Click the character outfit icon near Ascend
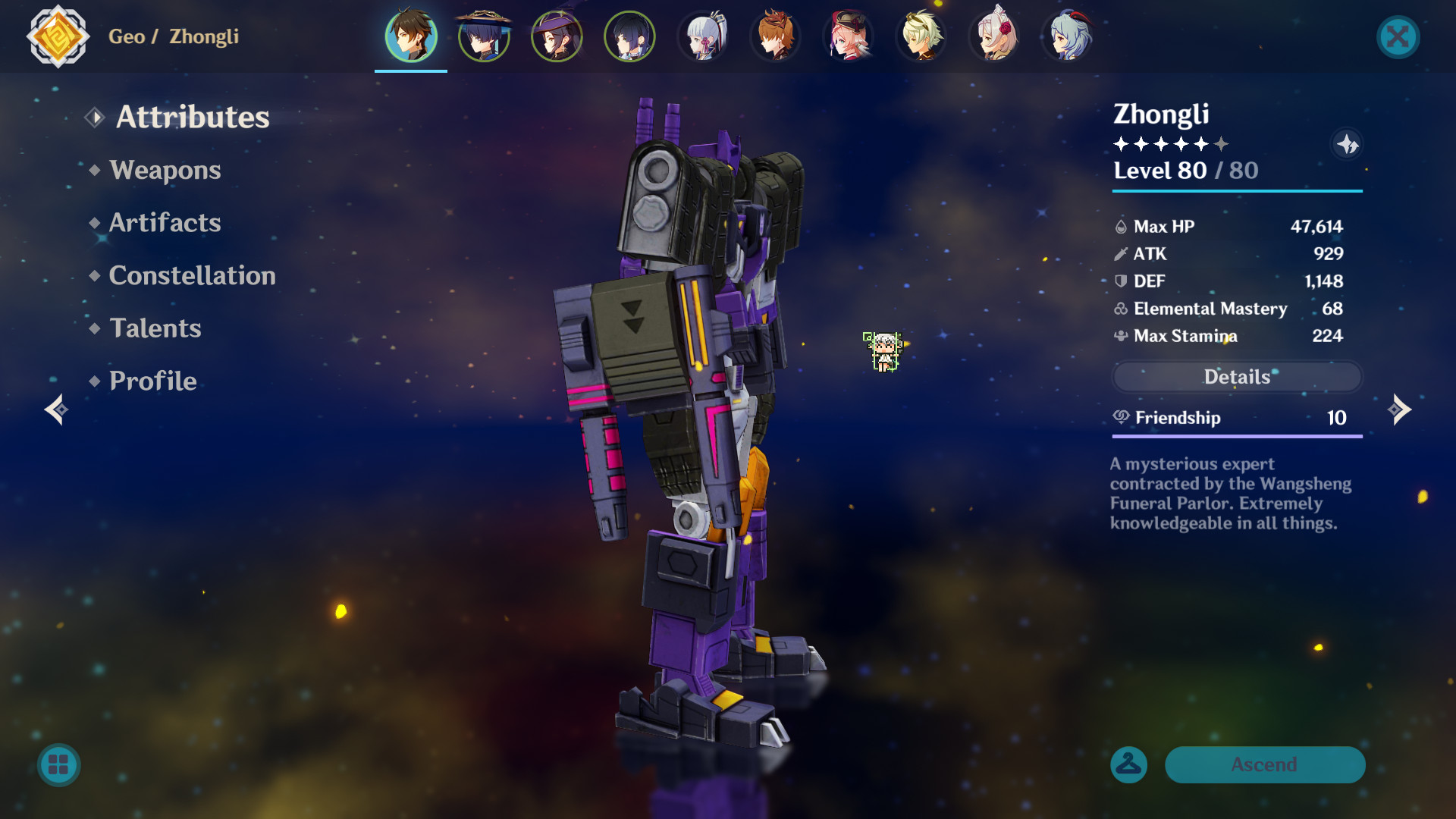 point(1128,765)
